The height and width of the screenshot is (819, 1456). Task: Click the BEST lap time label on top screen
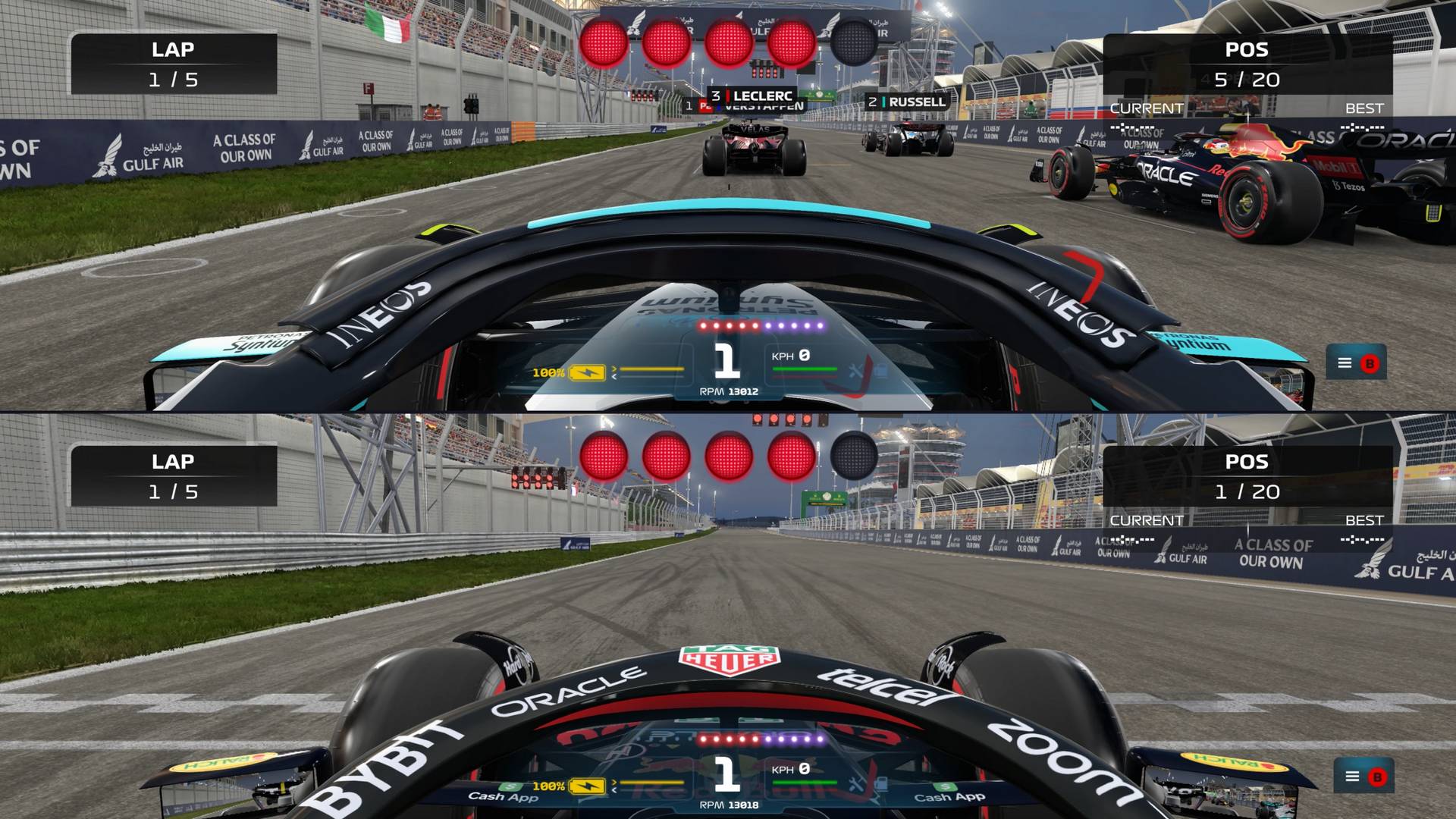[1363, 108]
